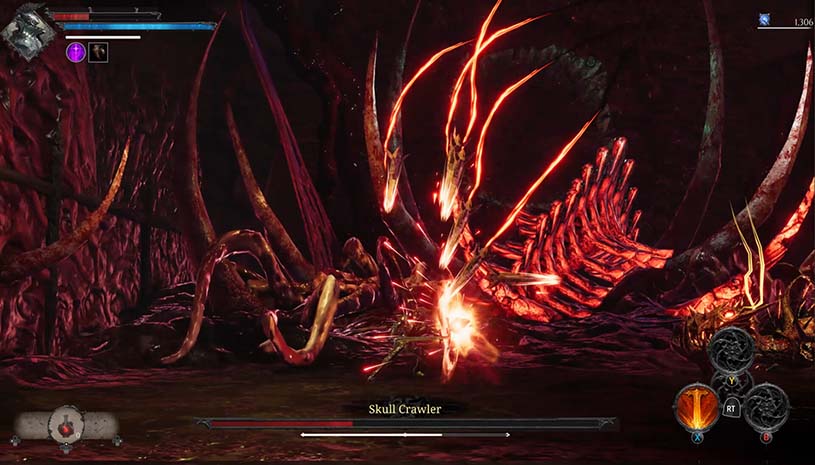Select the empty top skill slot
This screenshot has width=815, height=465.
coord(733,351)
